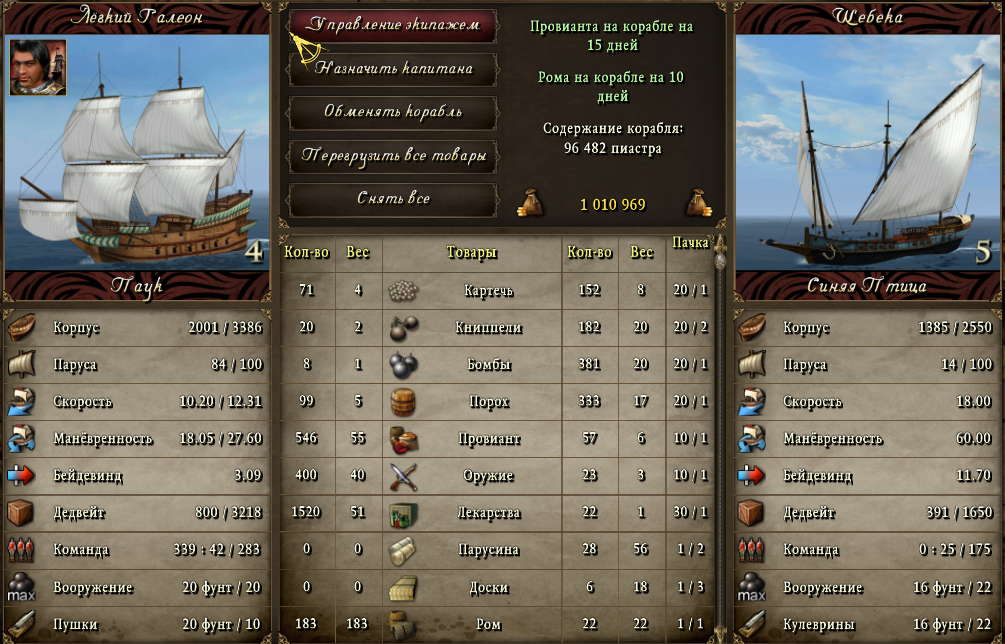Select the Шебека ship picture
The image size is (1005, 644).
[x=867, y=152]
